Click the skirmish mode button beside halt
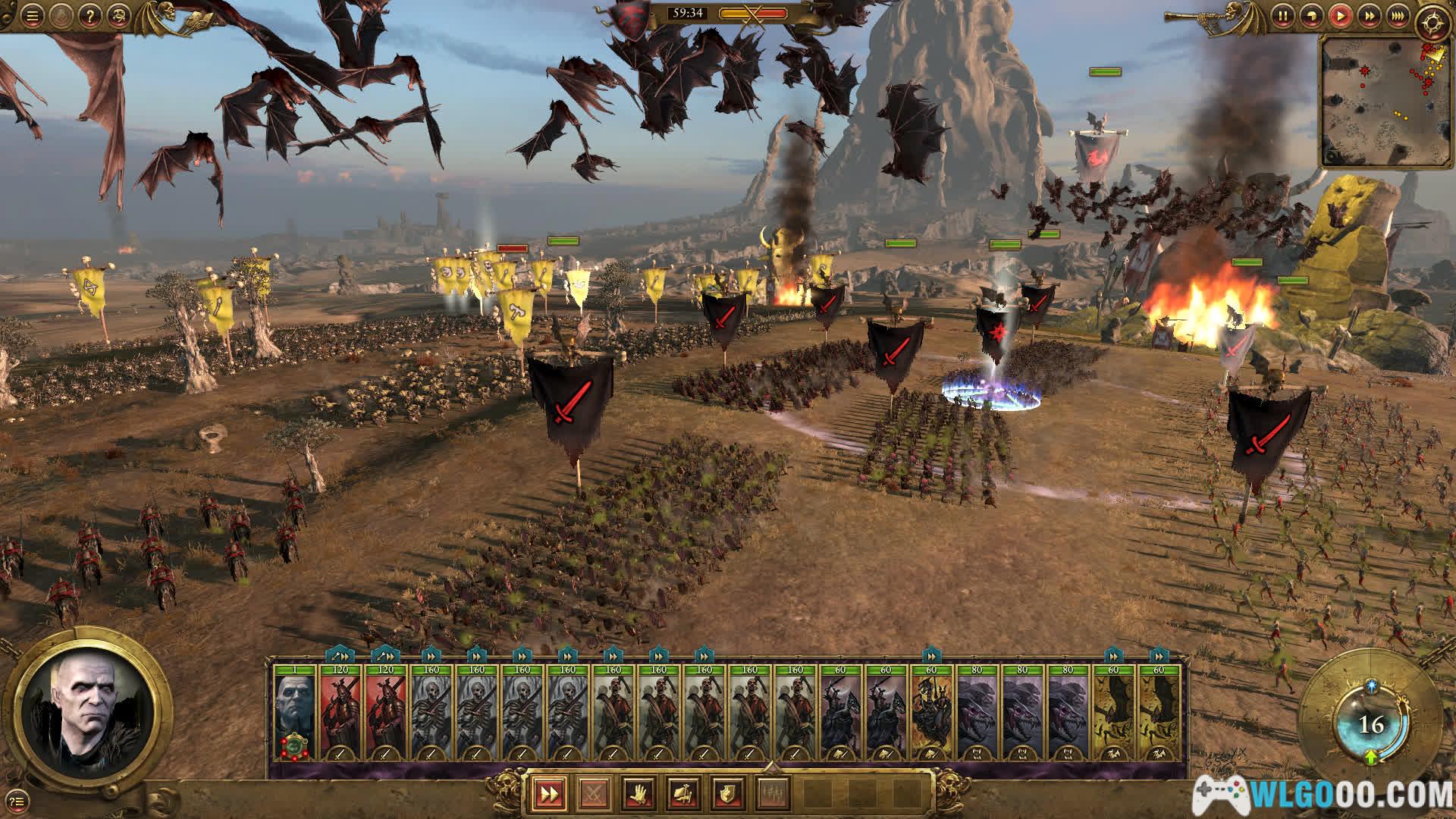This screenshot has height=819, width=1456. 682,794
